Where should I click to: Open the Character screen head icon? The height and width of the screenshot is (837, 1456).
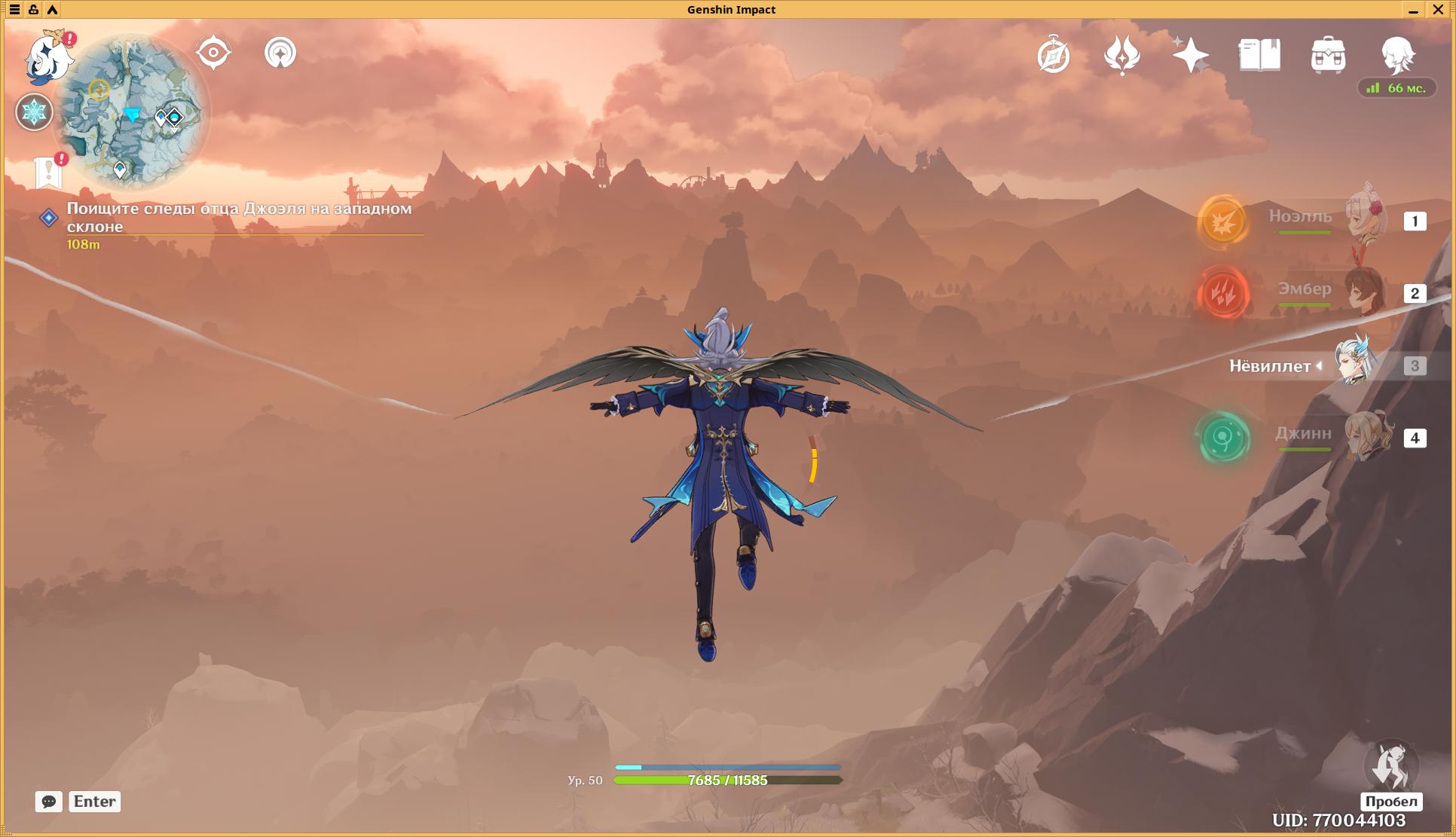1397,55
